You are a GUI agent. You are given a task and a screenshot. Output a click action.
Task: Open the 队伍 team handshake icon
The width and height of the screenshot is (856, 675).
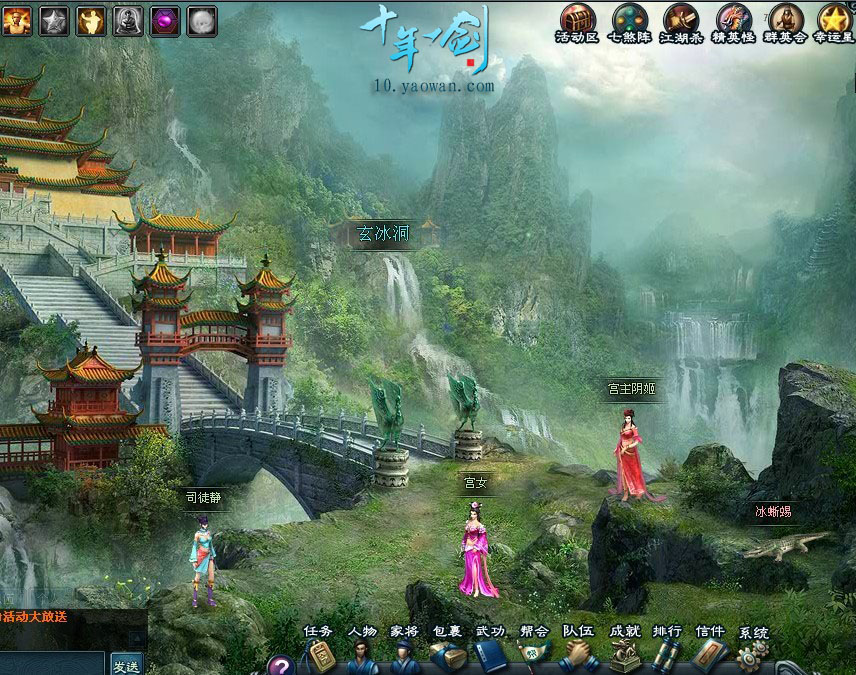point(578,656)
